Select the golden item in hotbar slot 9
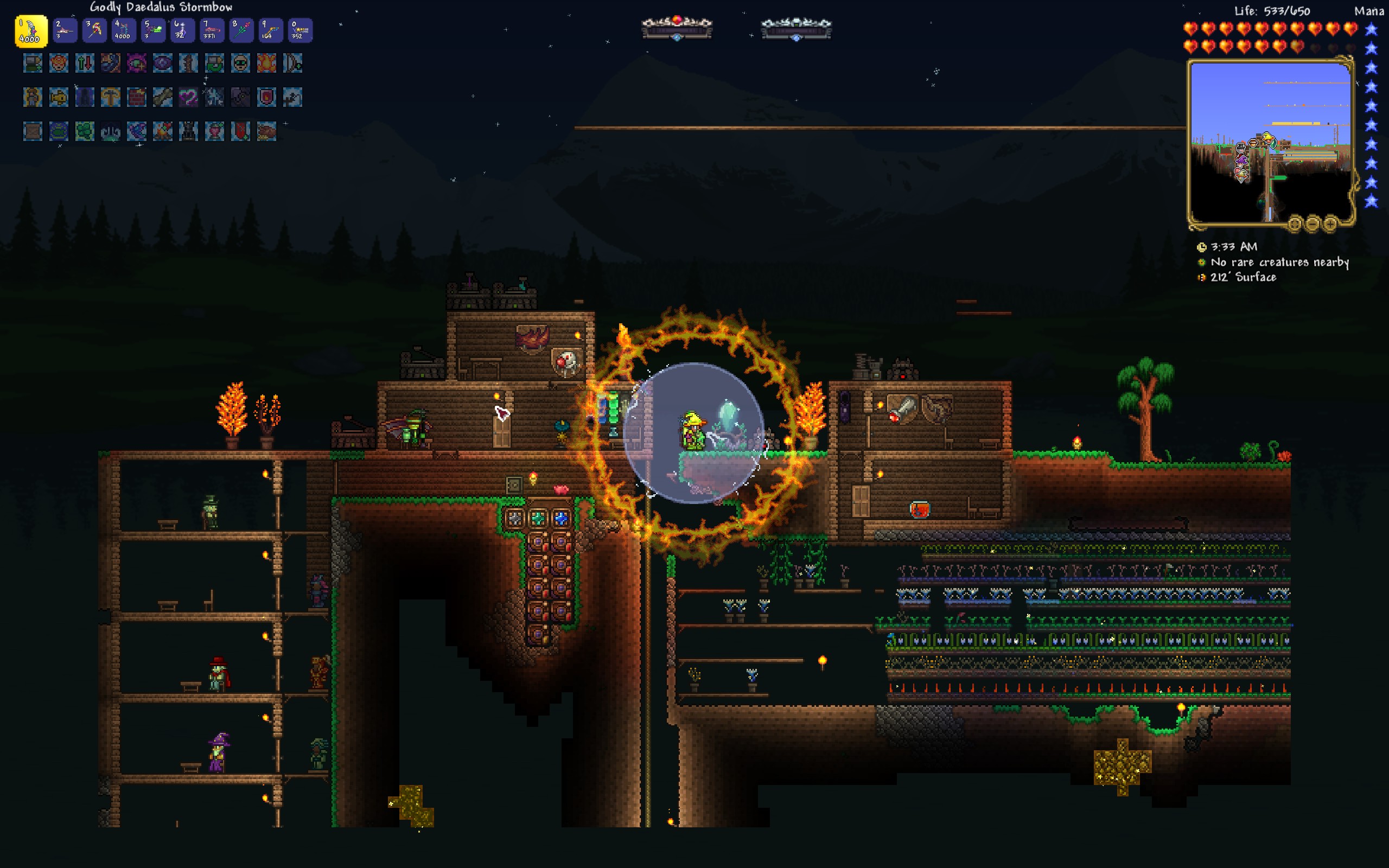 pos(270,30)
